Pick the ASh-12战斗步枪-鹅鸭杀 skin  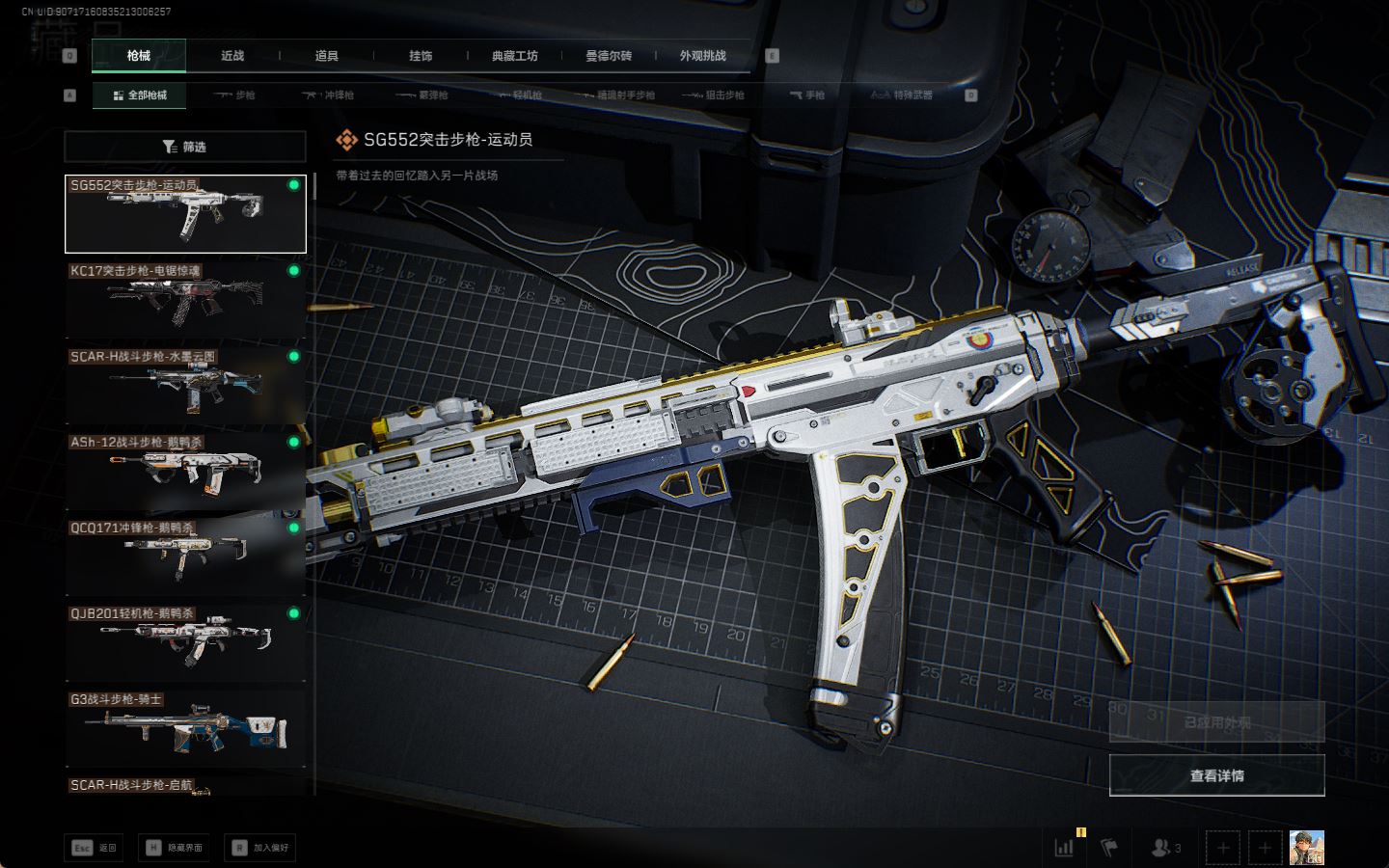[185, 471]
